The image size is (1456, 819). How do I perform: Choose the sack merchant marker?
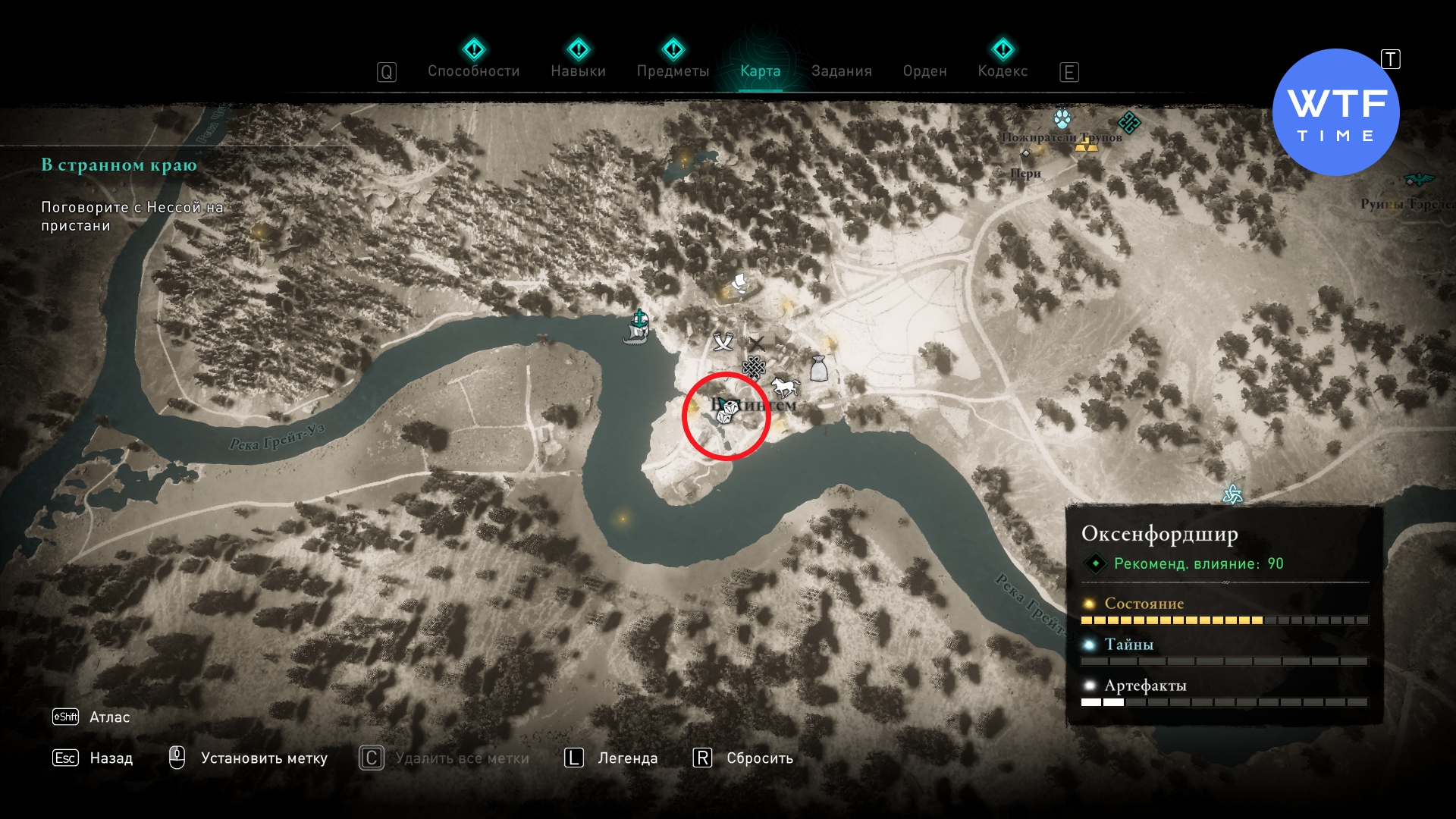(818, 369)
